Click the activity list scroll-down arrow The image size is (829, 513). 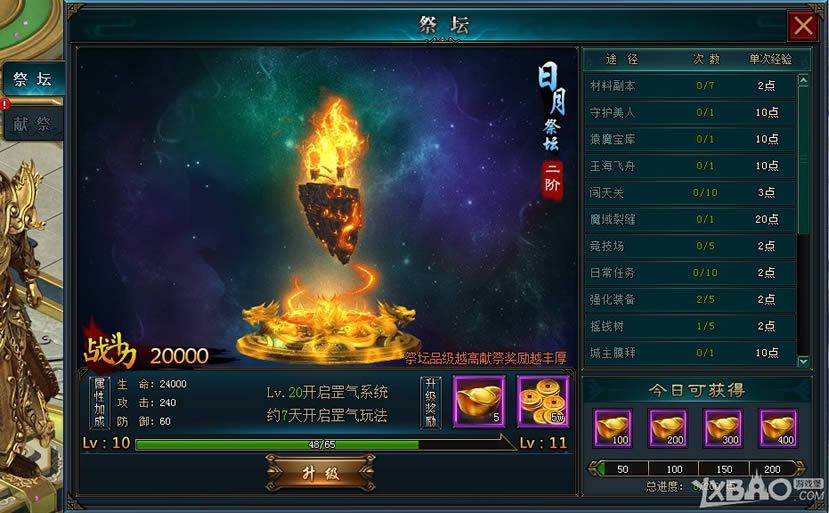[803, 360]
